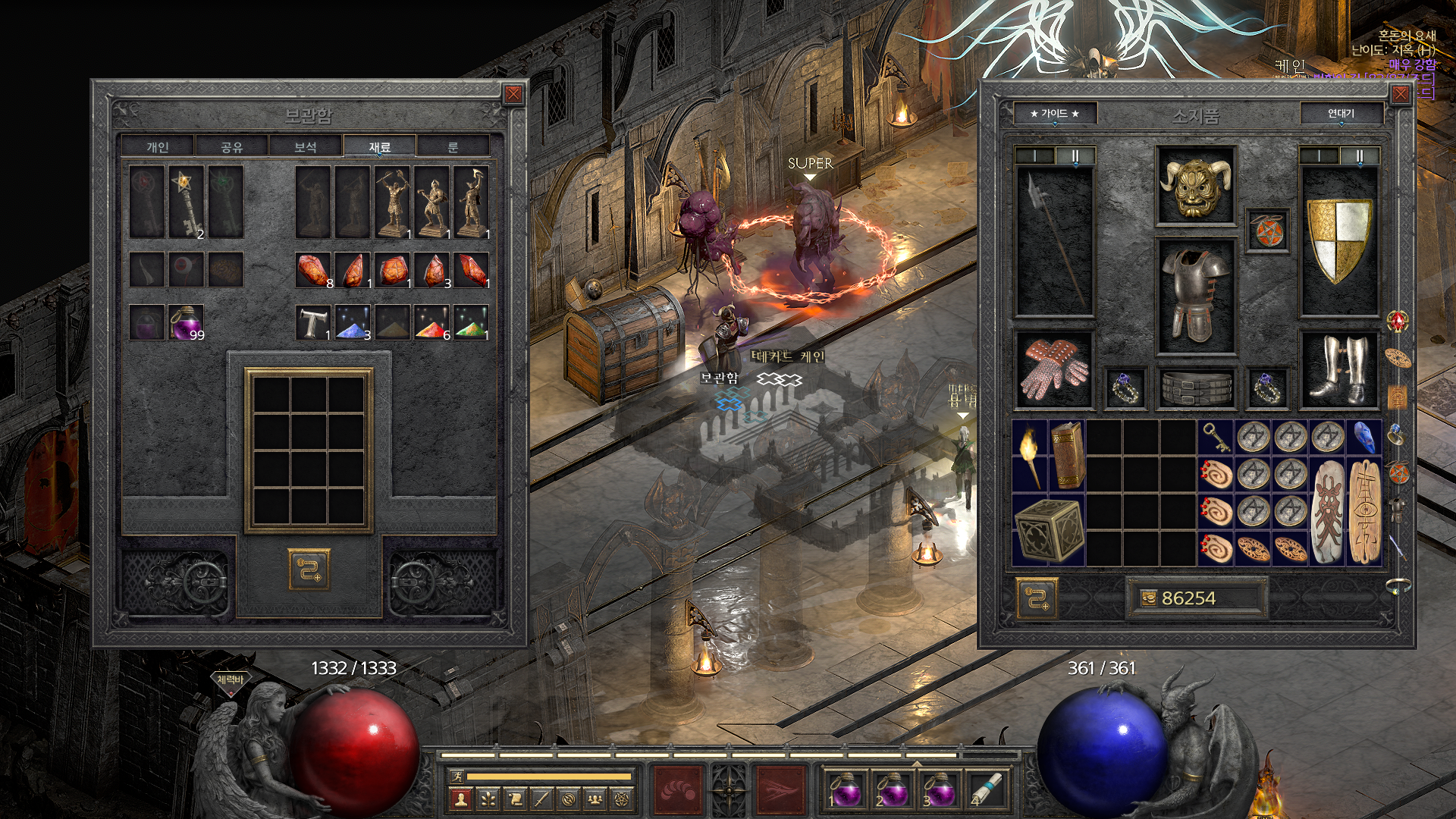
Task: Select the equipped metal boots
Action: 1339,370
